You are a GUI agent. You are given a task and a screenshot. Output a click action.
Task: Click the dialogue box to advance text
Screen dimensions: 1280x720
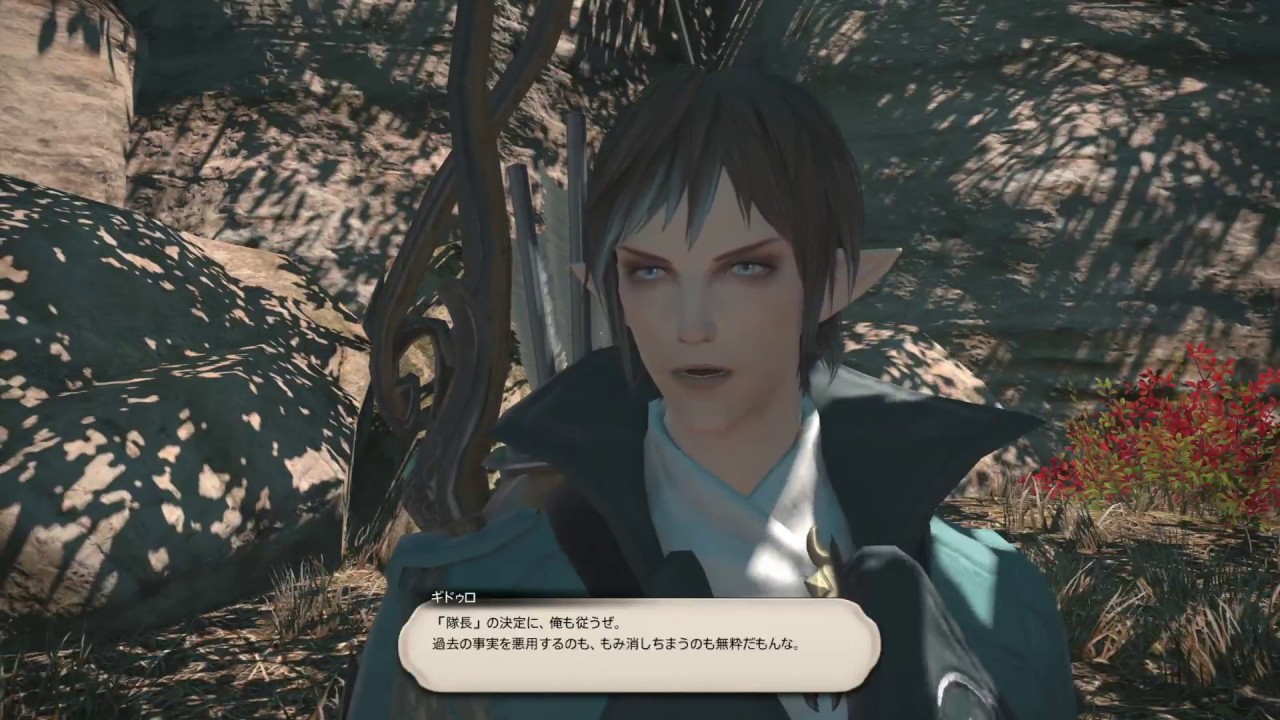click(x=640, y=645)
